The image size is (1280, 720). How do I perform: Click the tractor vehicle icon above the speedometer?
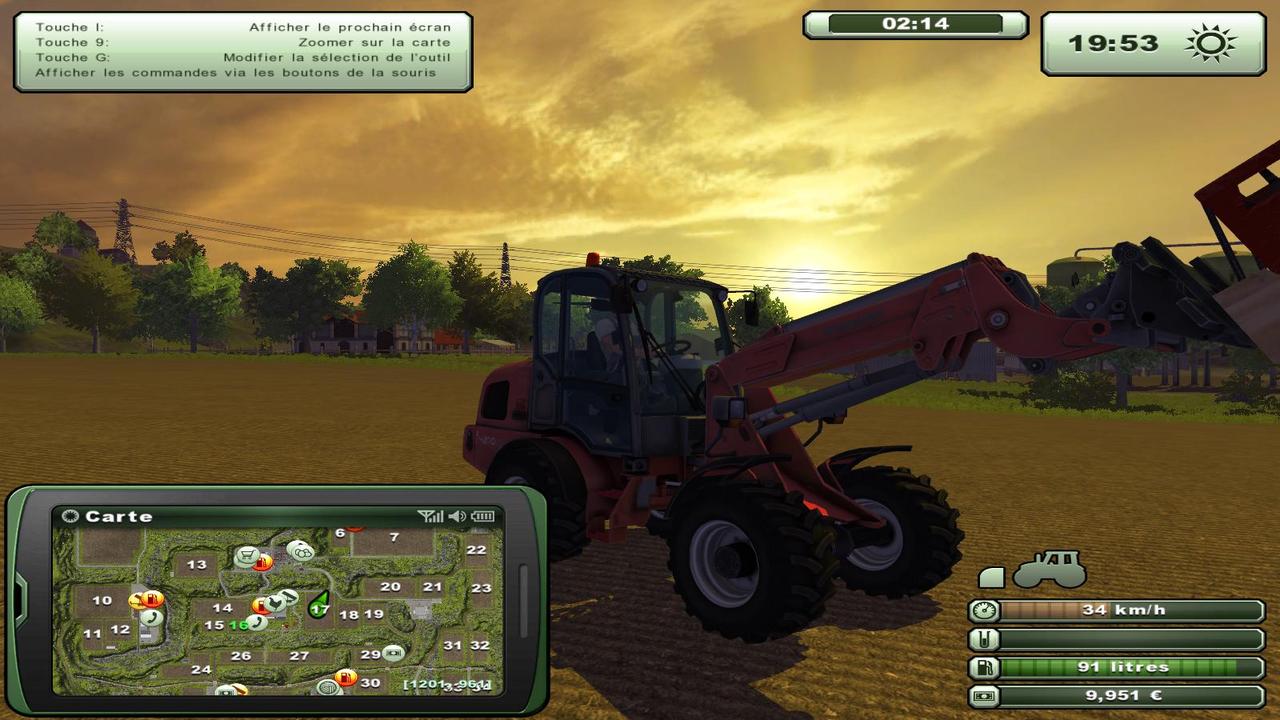(1049, 569)
